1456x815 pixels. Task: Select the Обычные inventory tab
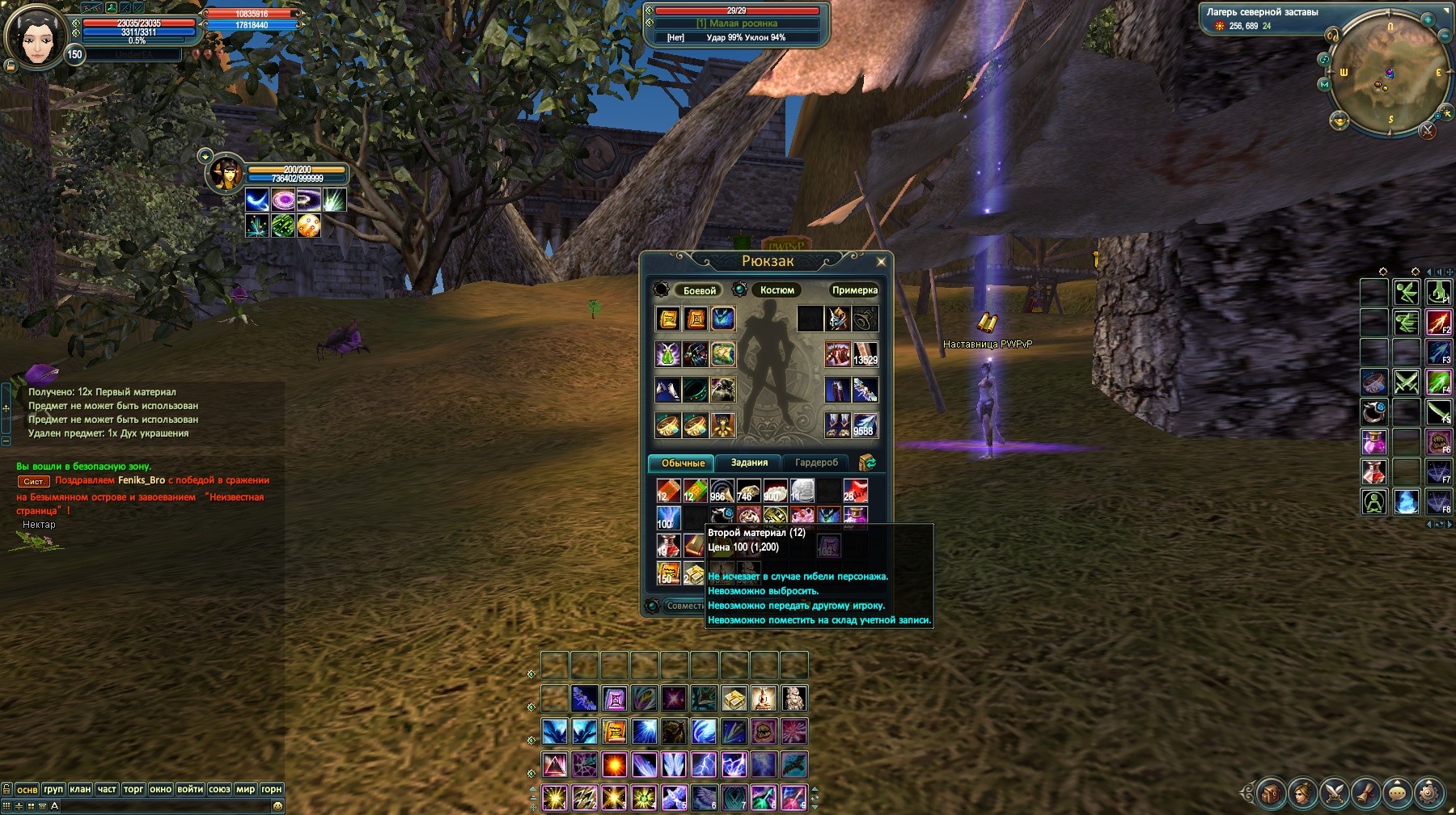683,463
